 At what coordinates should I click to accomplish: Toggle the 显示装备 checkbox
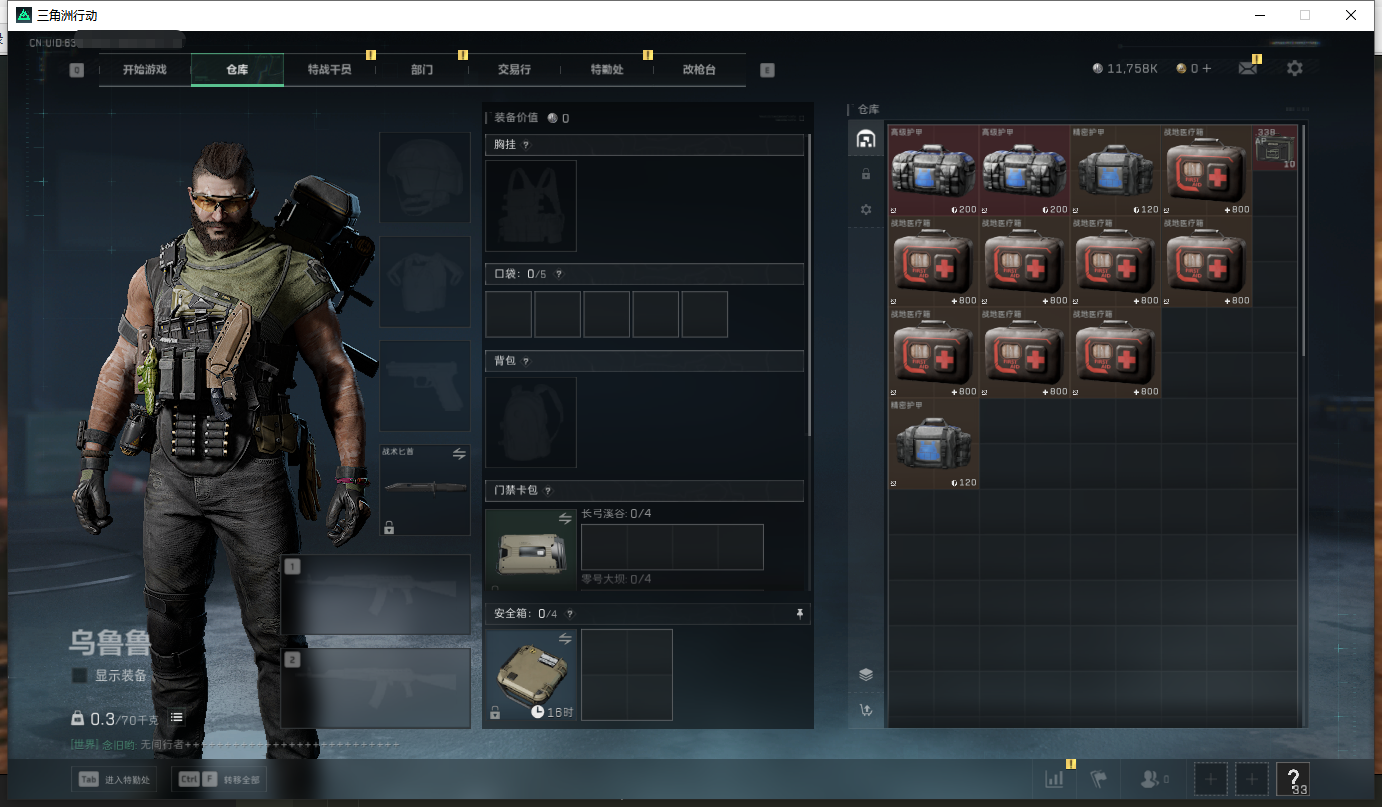coord(80,676)
